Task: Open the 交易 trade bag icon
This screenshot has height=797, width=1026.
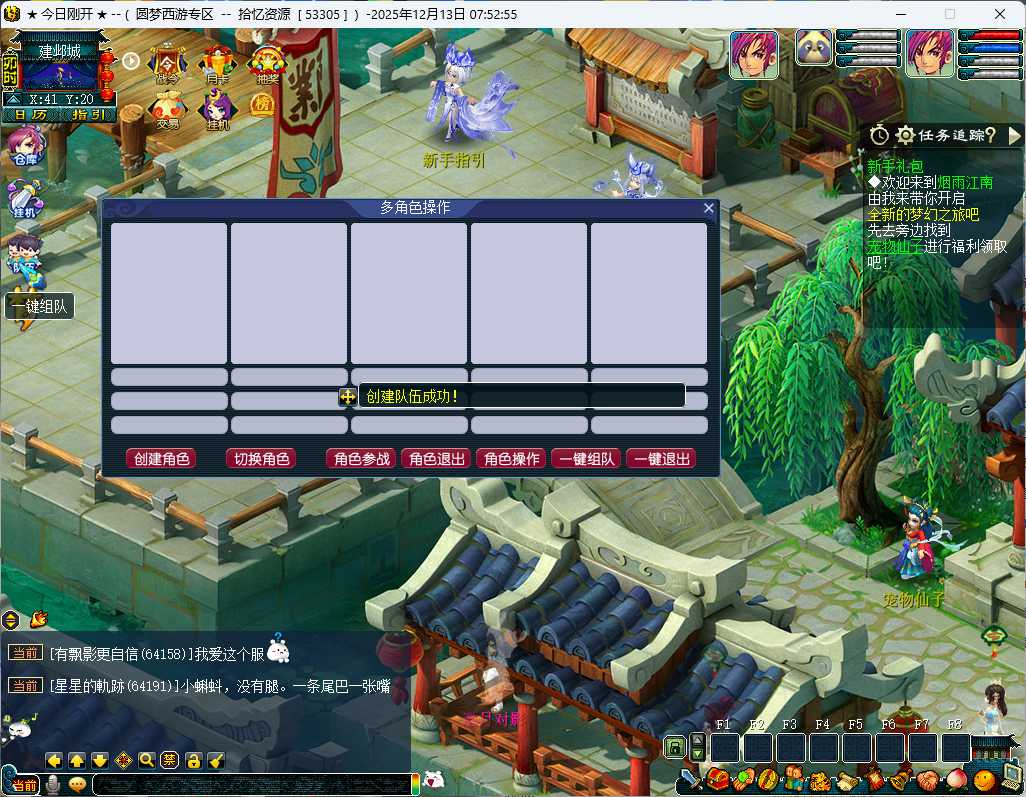Action: (x=167, y=110)
